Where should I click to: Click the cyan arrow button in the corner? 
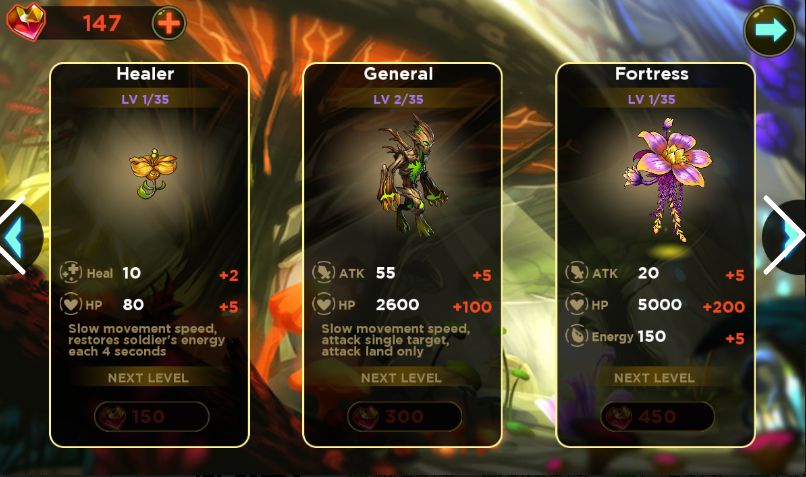click(770, 30)
